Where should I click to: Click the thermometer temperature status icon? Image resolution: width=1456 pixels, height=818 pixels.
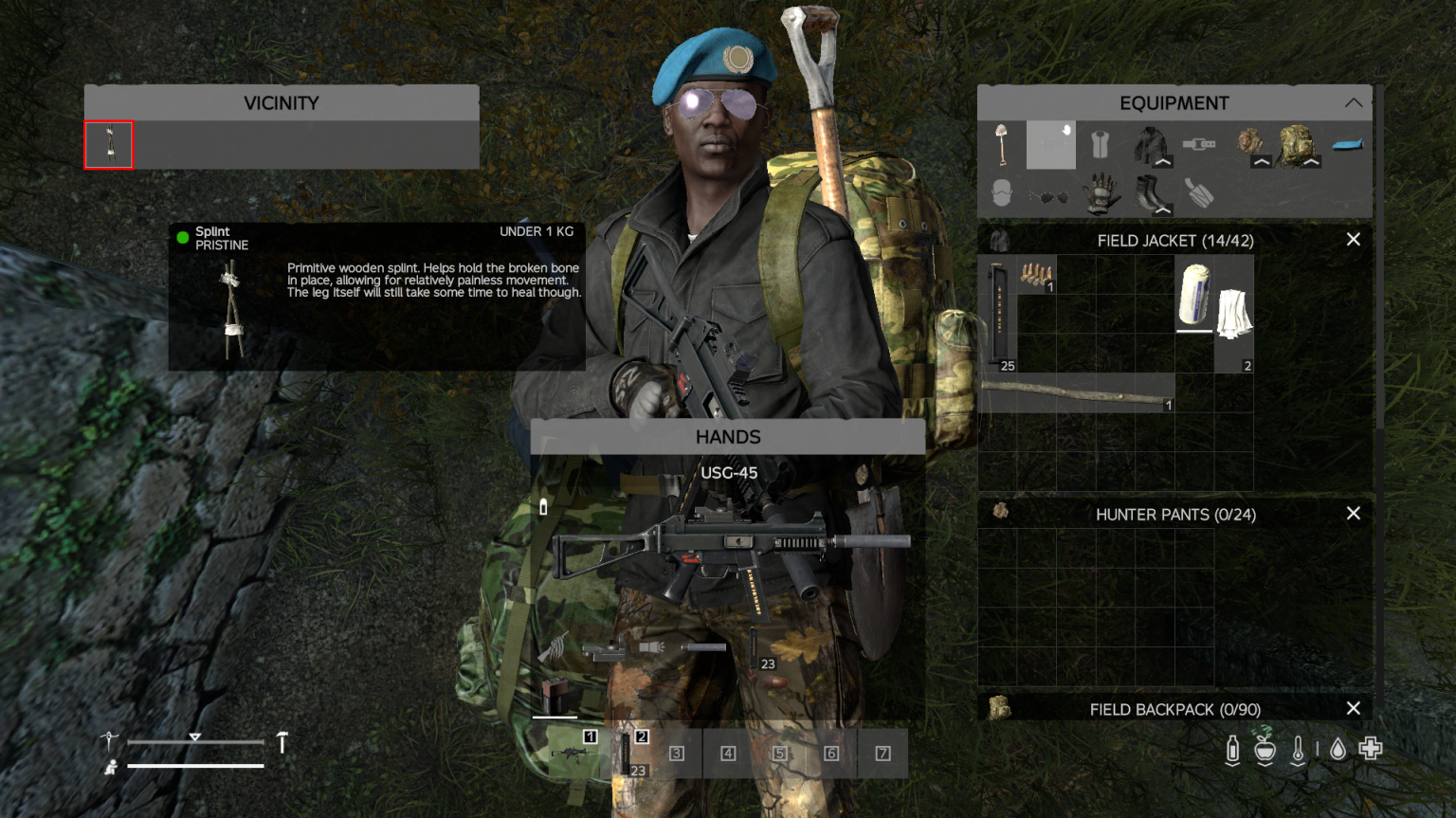point(1298,747)
